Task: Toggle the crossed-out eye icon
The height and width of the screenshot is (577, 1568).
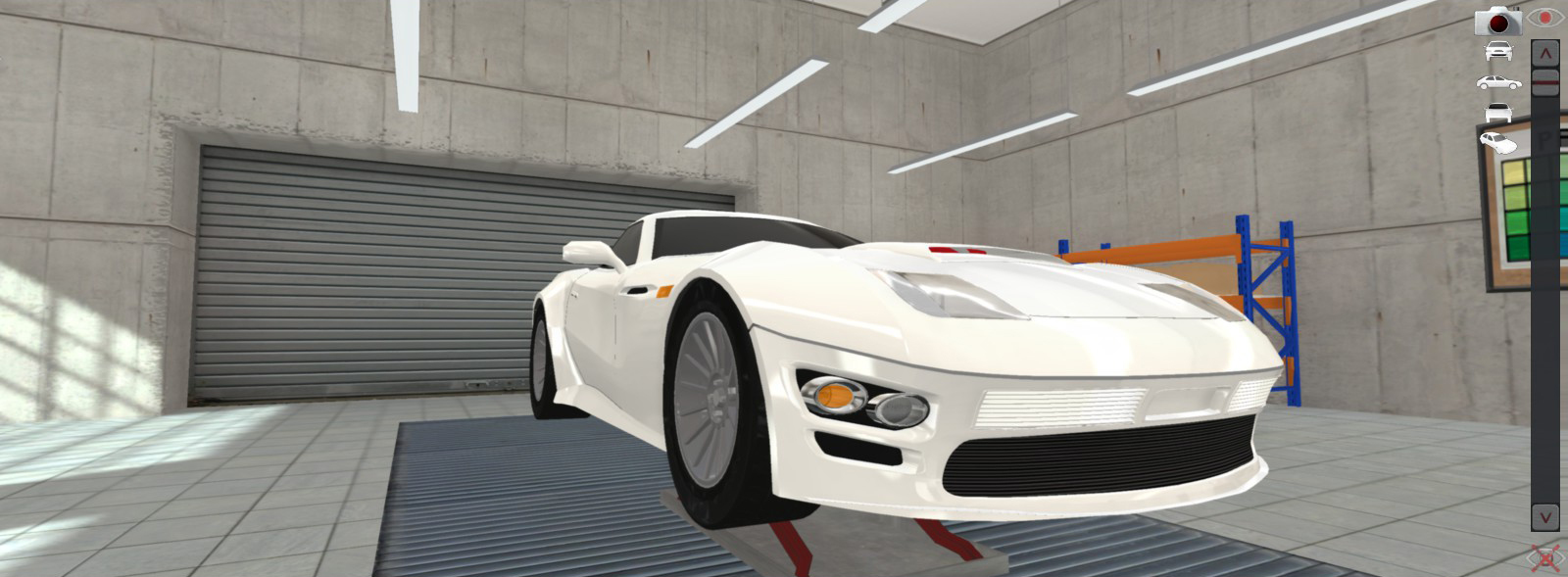Action: (x=1545, y=559)
